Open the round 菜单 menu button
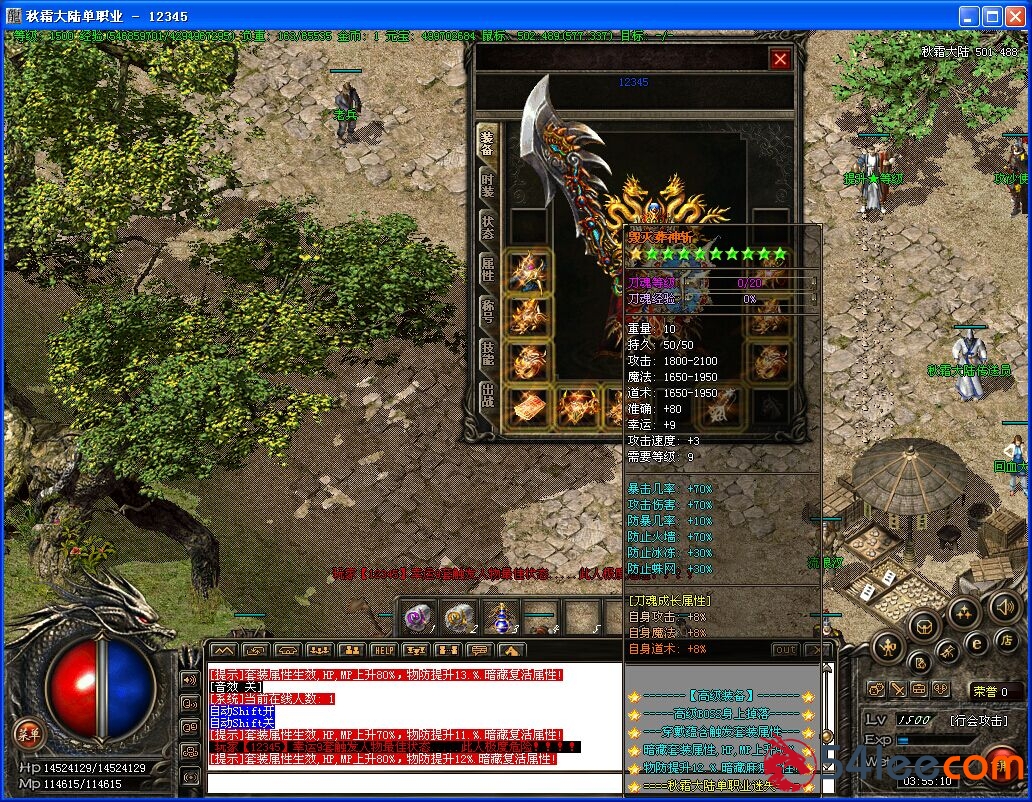 tap(29, 734)
